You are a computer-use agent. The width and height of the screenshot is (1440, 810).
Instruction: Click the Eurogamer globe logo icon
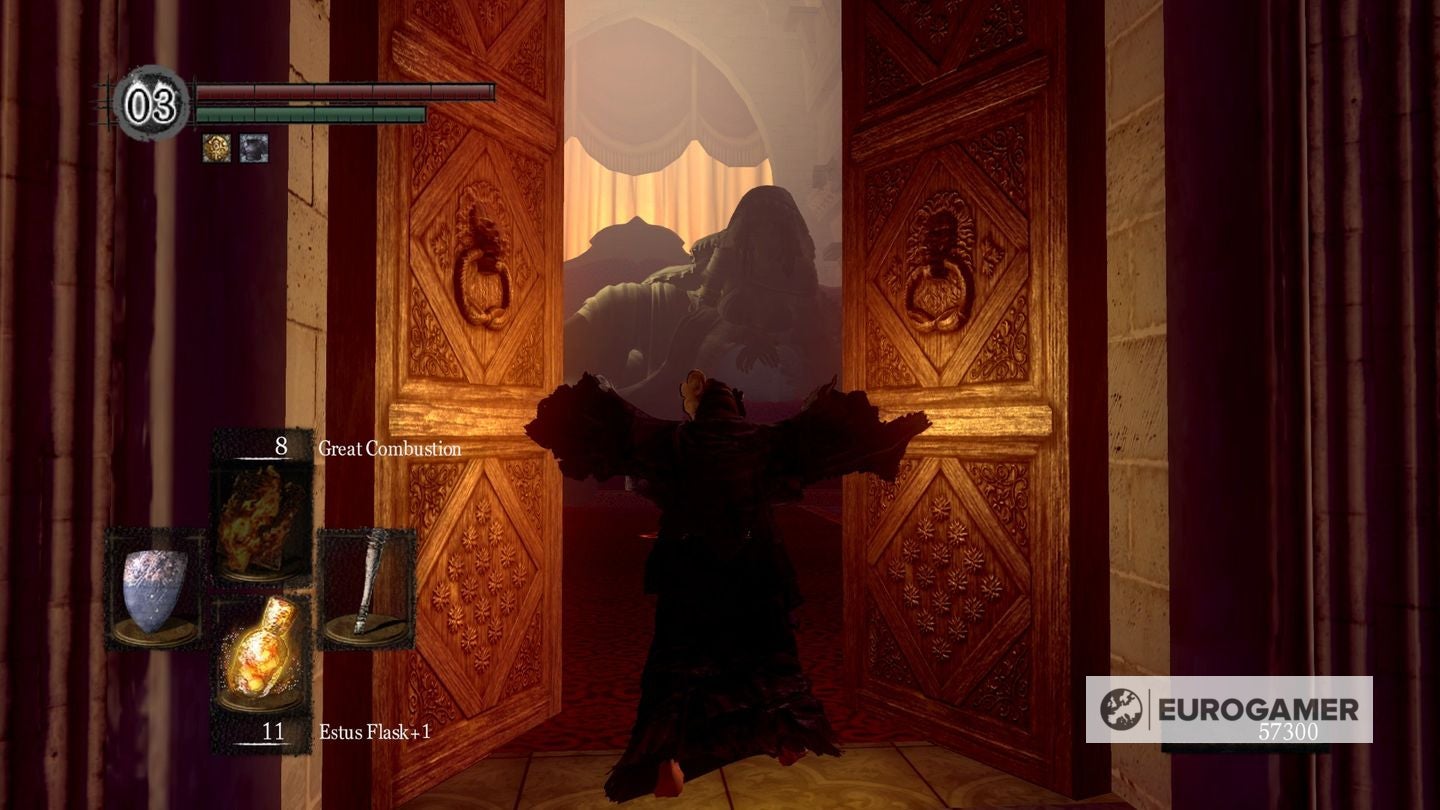(1122, 707)
